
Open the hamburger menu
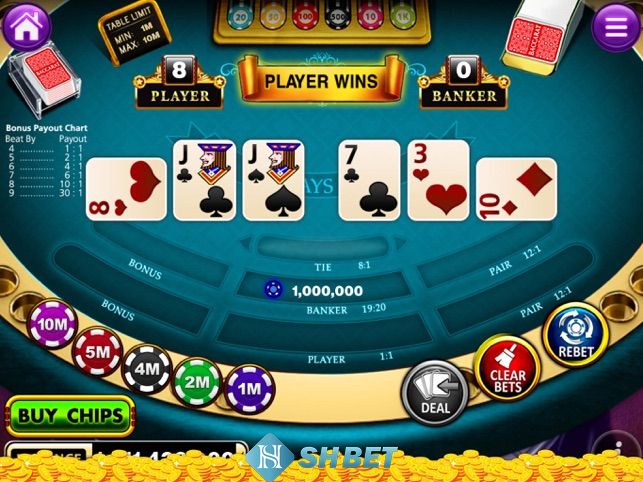[x=615, y=26]
